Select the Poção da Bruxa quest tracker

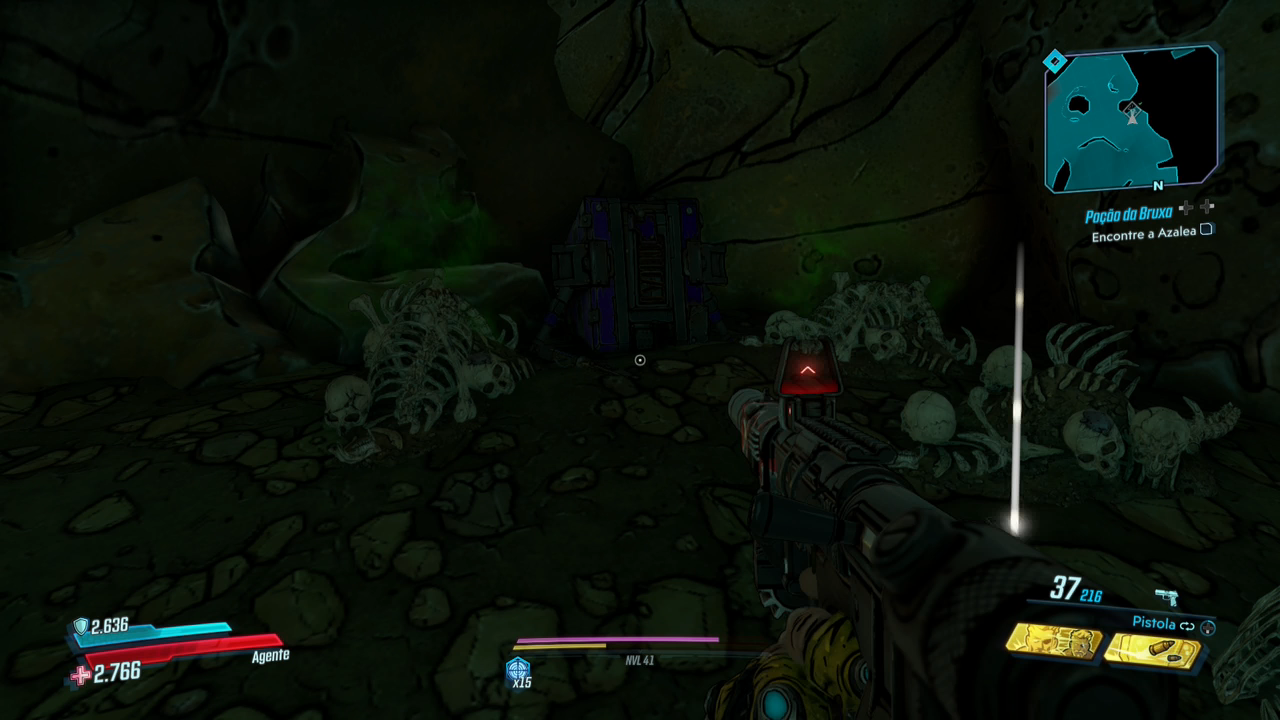(x=1128, y=215)
